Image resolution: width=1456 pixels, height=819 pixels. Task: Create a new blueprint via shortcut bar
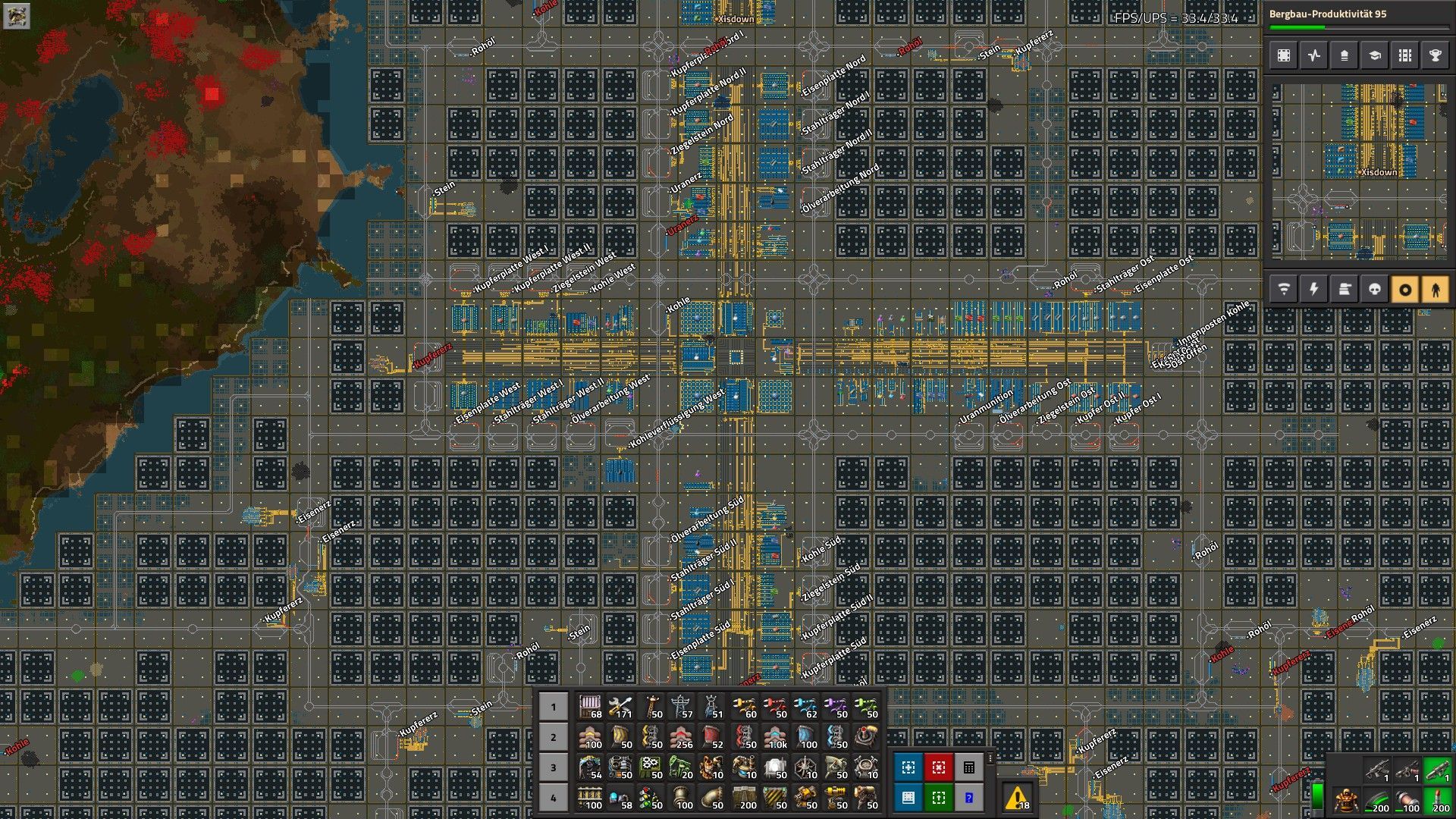(908, 767)
